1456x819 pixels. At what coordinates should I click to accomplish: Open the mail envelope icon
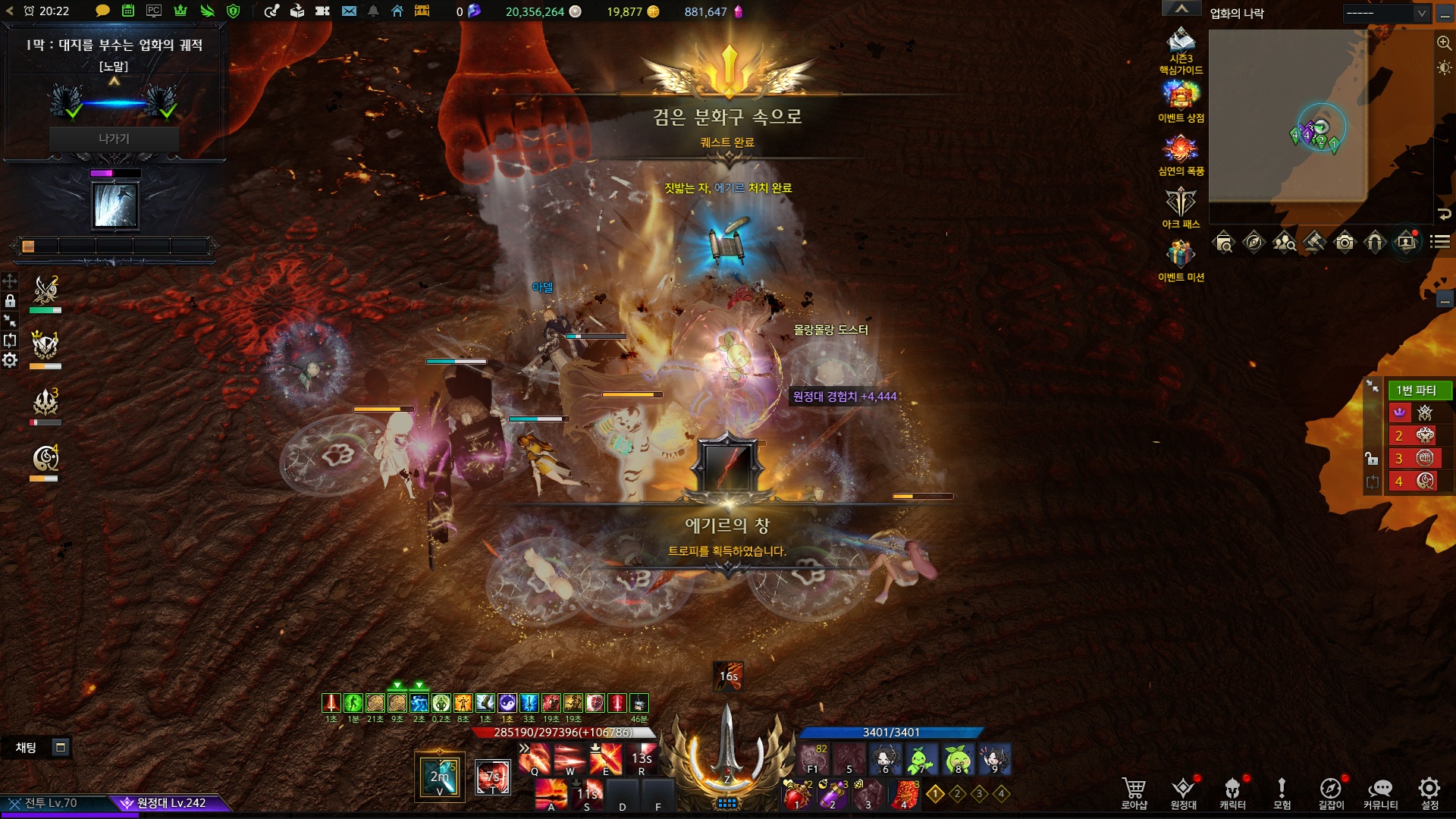[x=349, y=11]
